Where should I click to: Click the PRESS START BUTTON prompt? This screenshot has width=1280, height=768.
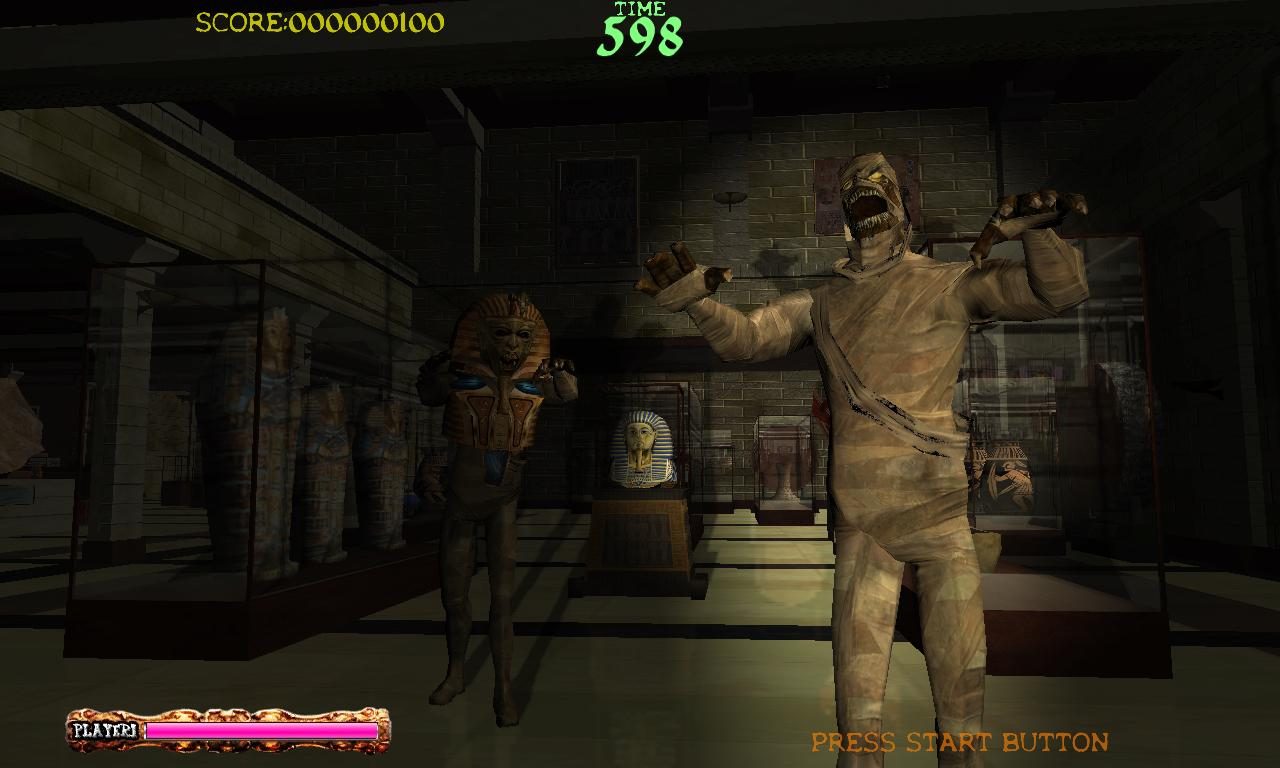958,742
